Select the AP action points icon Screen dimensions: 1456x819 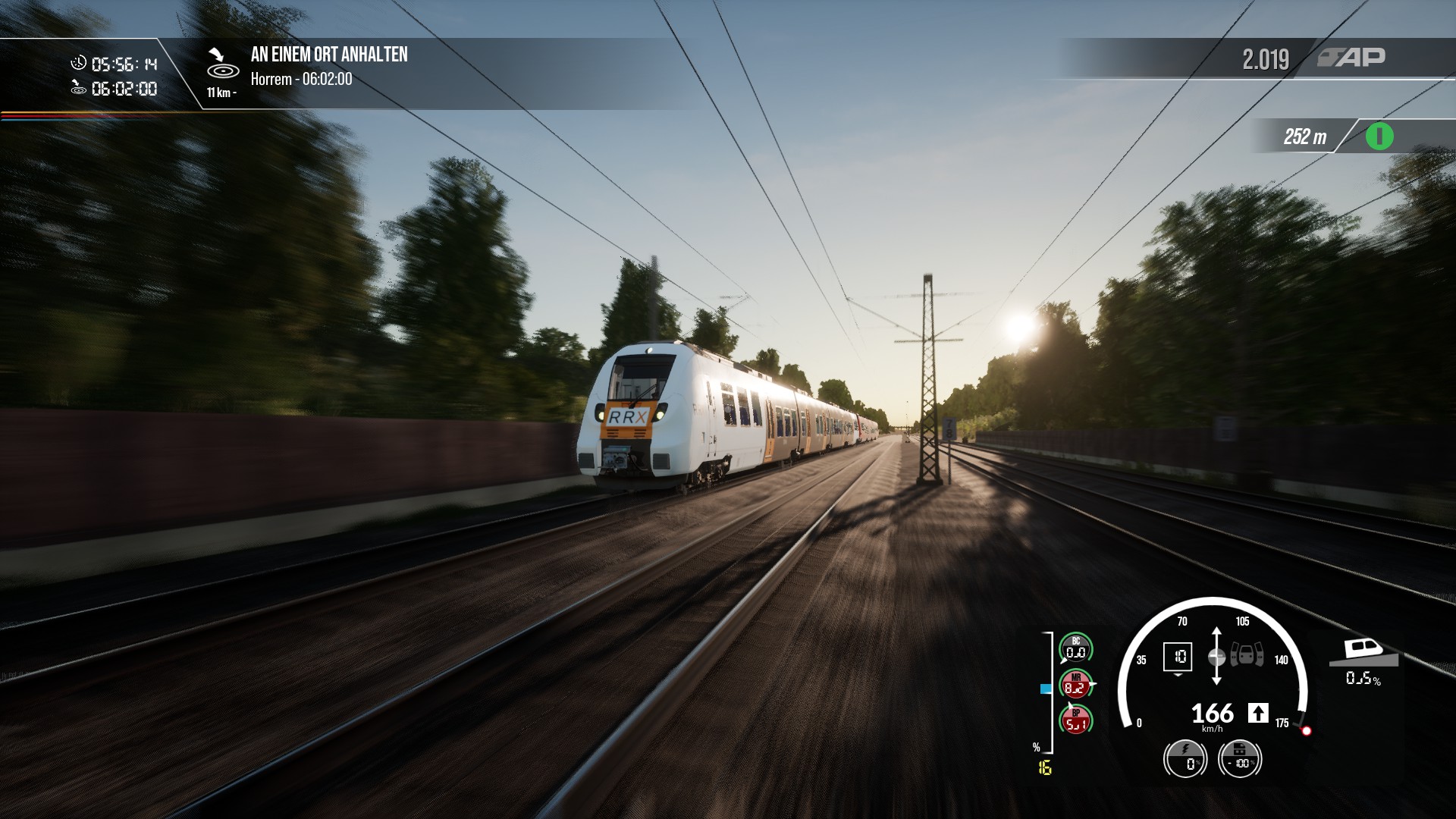click(1351, 58)
